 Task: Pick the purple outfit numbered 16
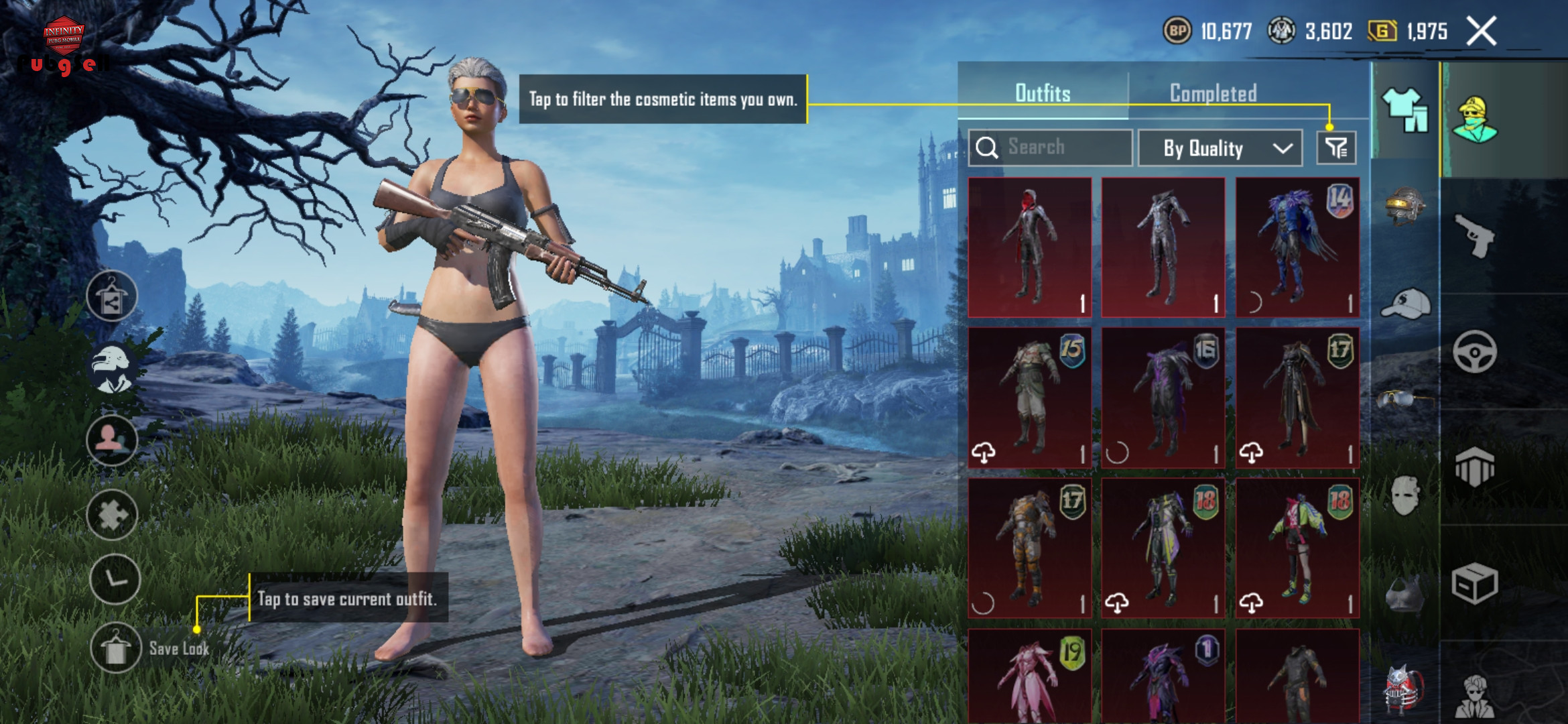tap(1163, 398)
